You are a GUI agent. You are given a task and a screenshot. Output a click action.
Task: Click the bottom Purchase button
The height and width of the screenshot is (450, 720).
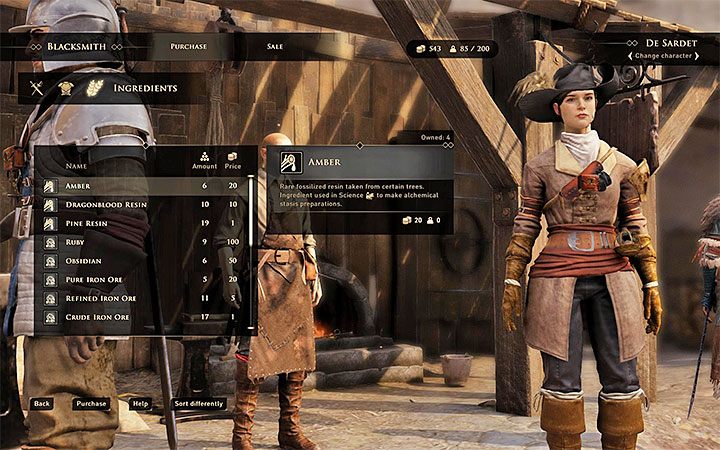pyautogui.click(x=91, y=404)
